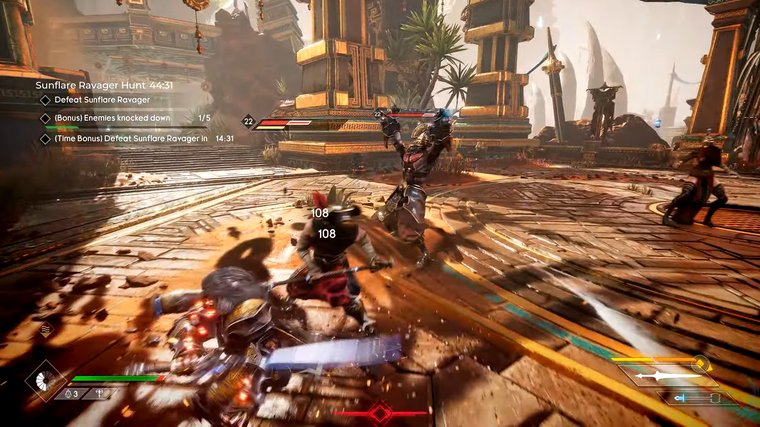Select the white spear weapon slot

pyautogui.click(x=667, y=377)
